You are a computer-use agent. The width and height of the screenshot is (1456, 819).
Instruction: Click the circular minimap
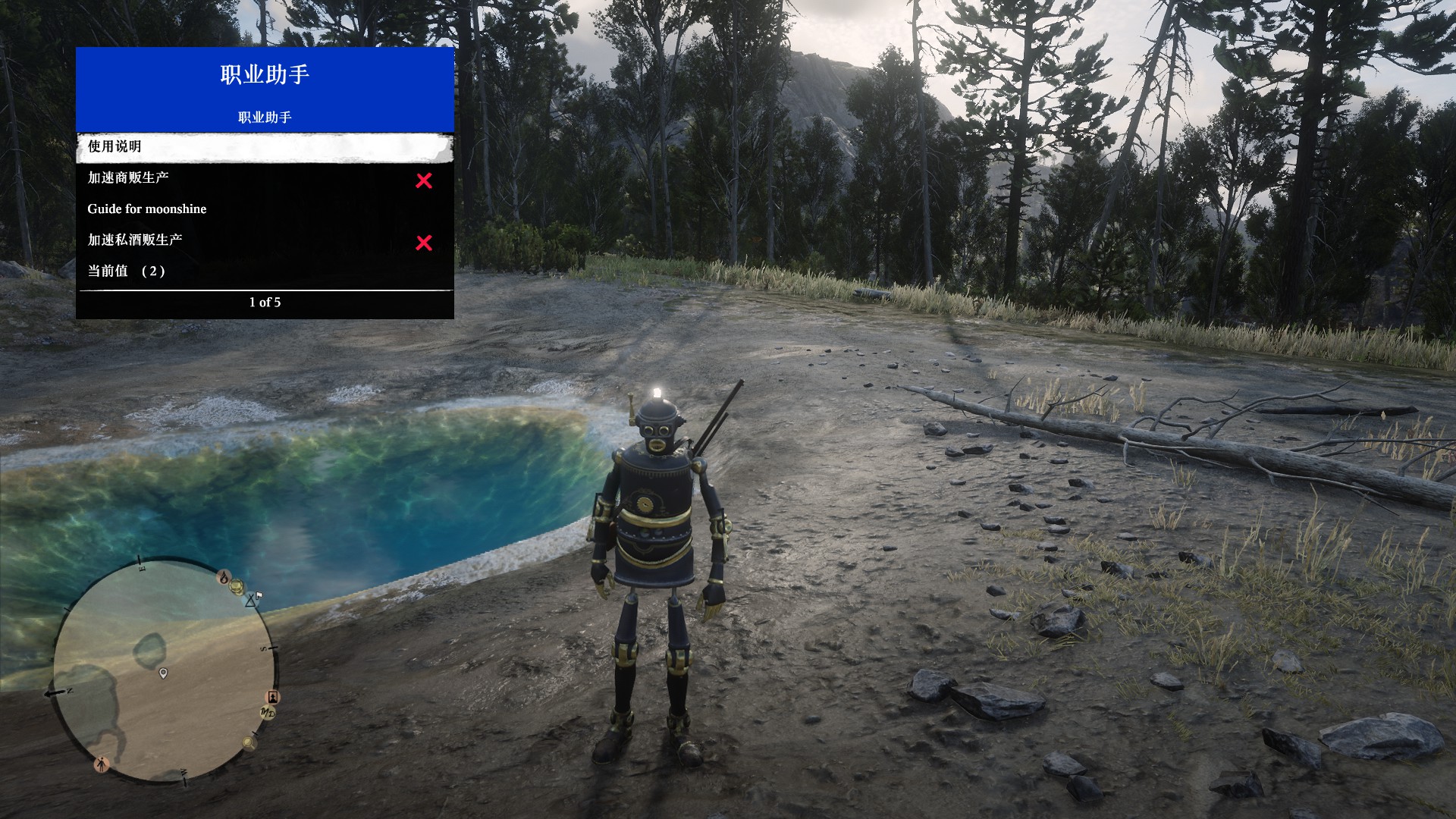point(165,671)
